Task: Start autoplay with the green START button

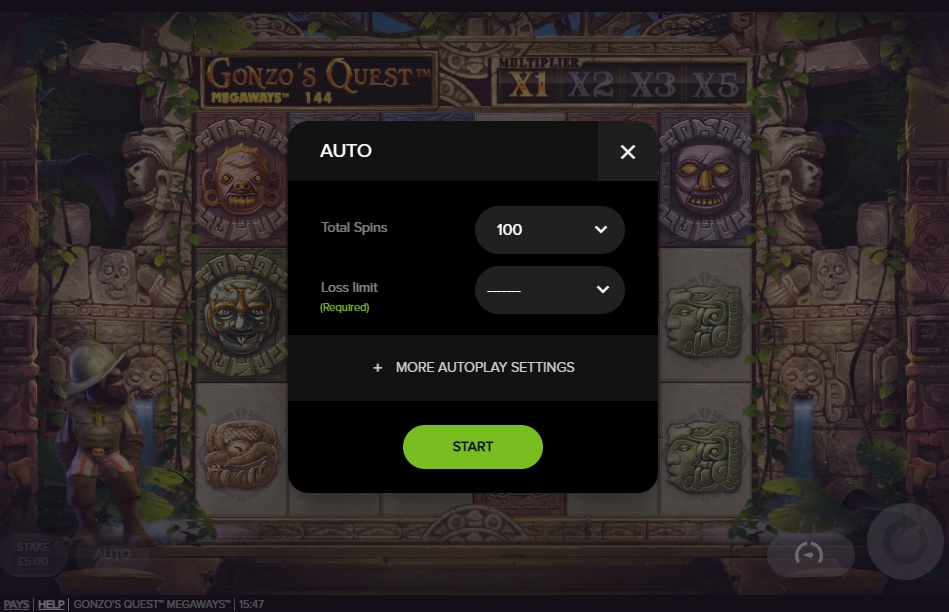Action: pos(472,447)
